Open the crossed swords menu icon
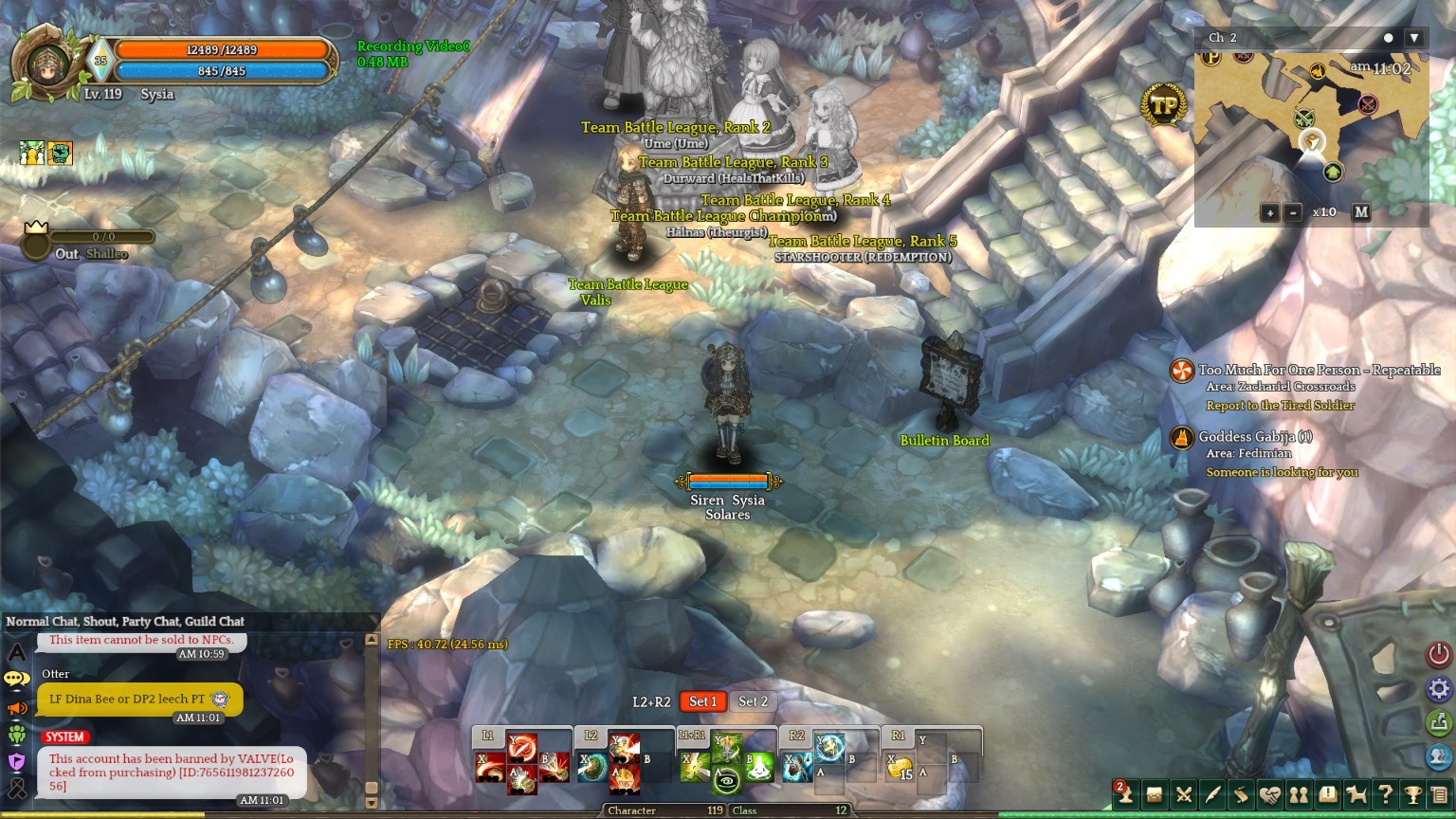Viewport: 1456px width, 819px height. (x=1184, y=794)
